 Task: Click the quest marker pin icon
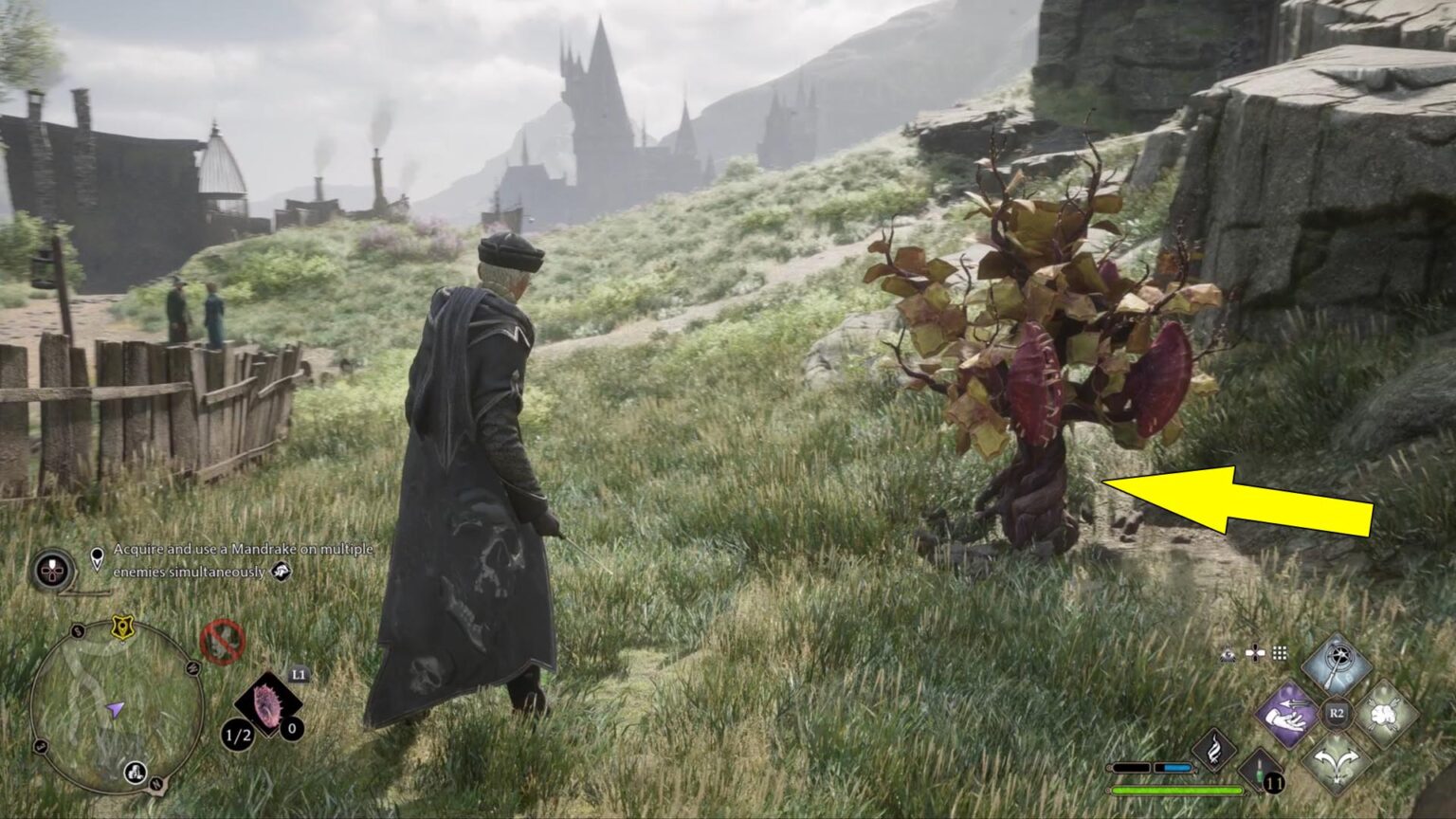(x=97, y=555)
